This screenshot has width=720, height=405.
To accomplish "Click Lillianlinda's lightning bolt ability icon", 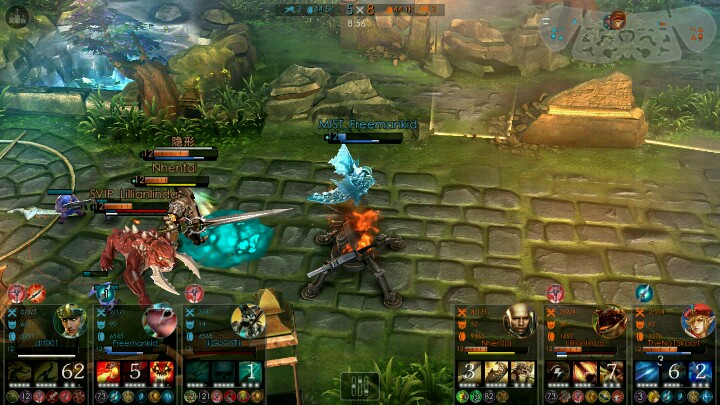I will (x=559, y=373).
